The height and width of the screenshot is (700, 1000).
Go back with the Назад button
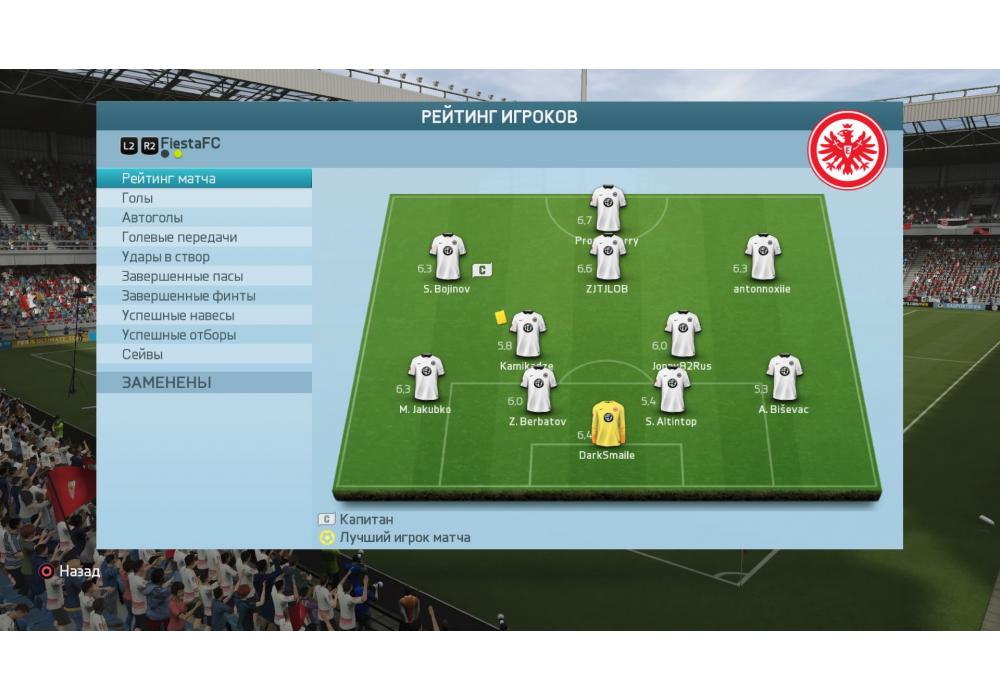70,571
